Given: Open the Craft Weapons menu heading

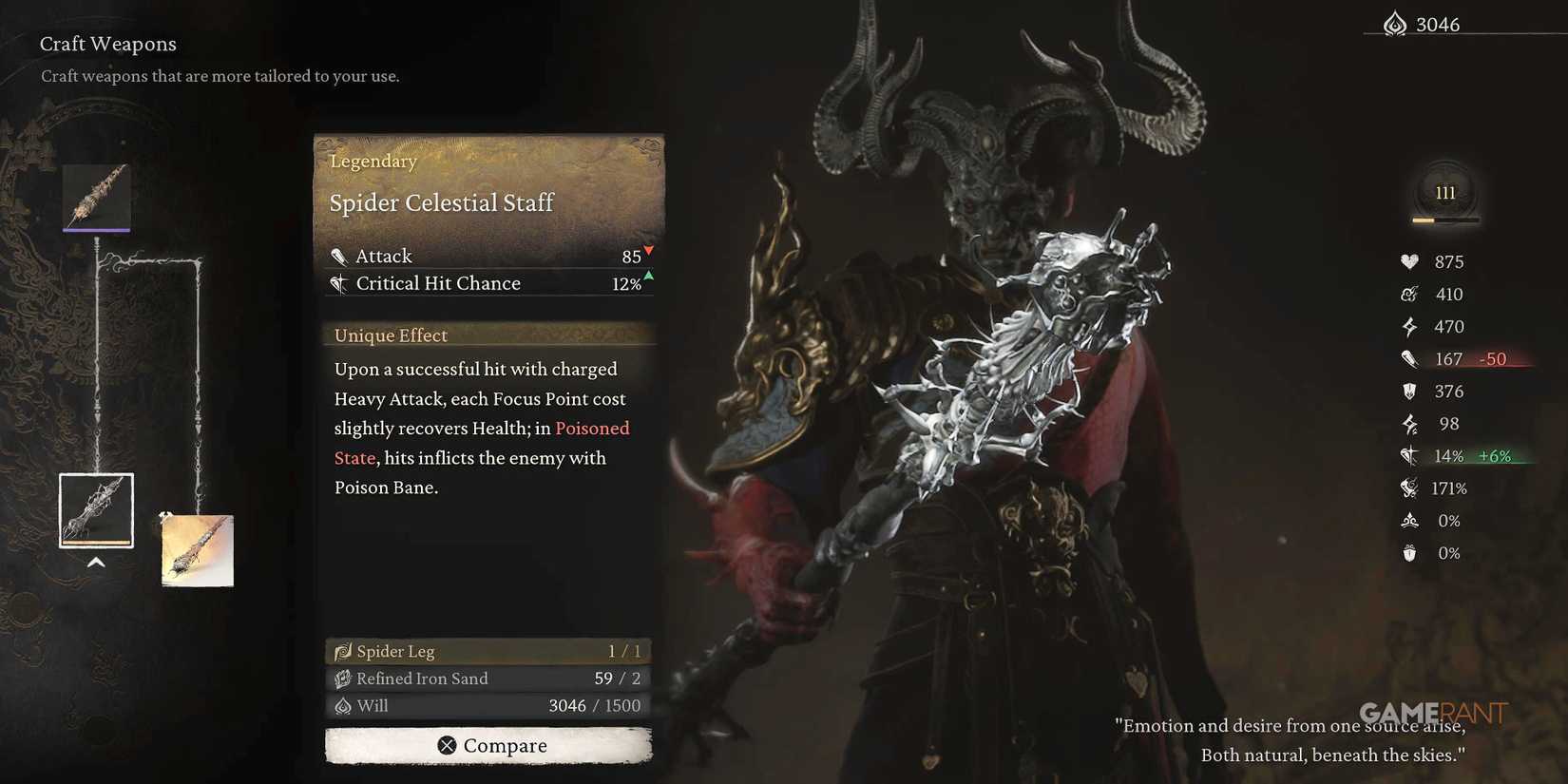Looking at the screenshot, I should (x=107, y=44).
